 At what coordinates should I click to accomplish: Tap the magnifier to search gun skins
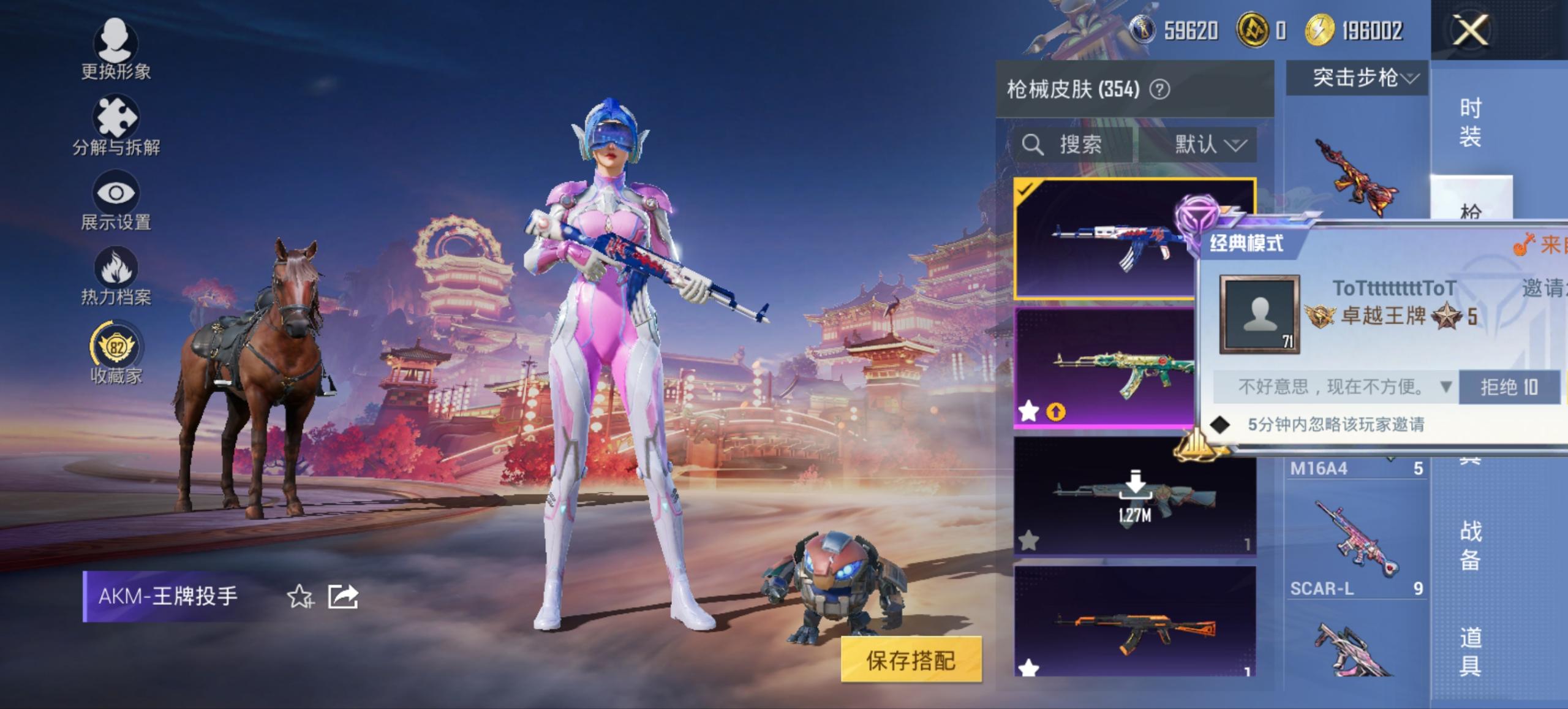click(x=1033, y=145)
